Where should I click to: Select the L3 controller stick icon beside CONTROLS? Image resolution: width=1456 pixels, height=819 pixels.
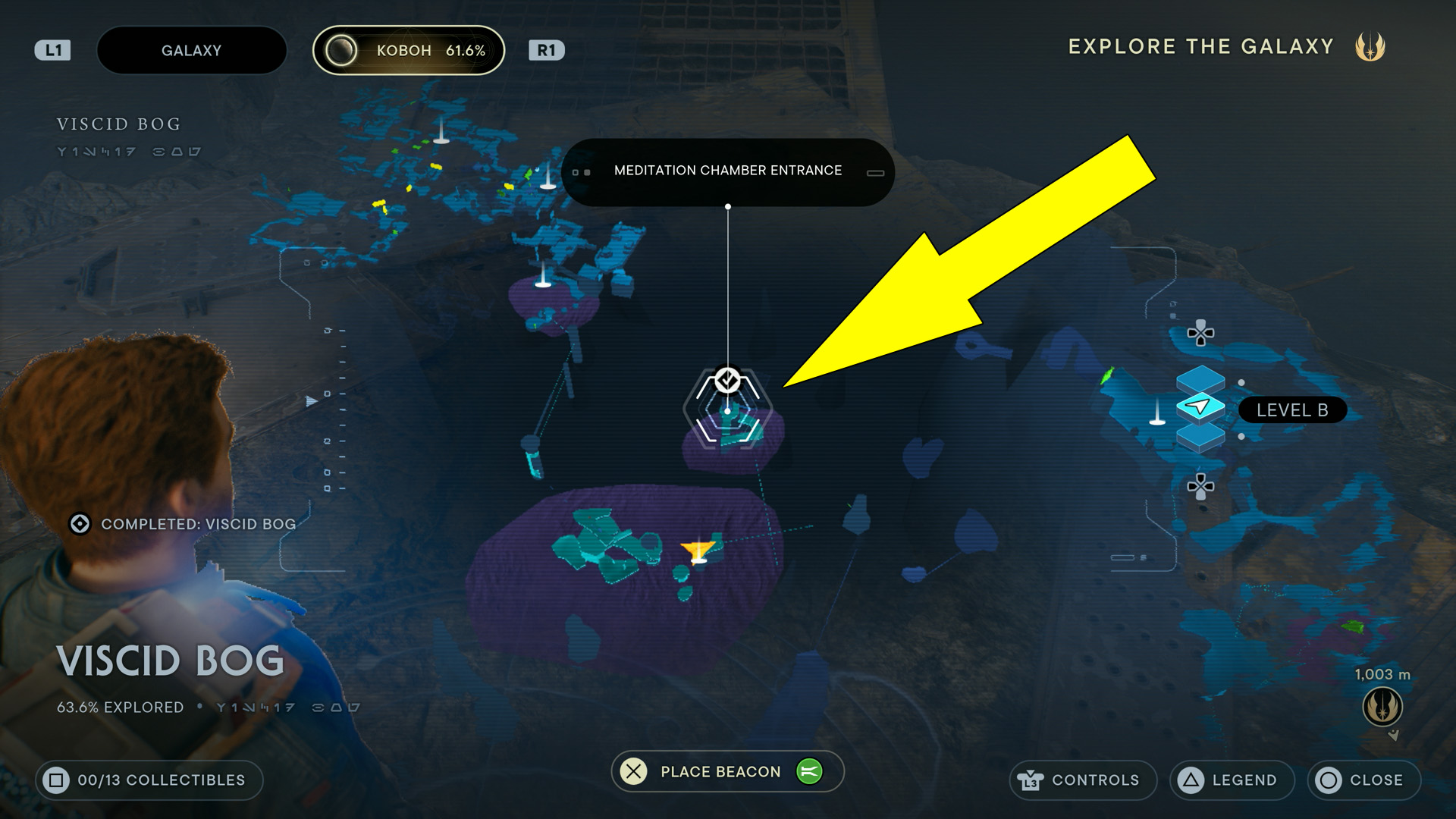1031,780
